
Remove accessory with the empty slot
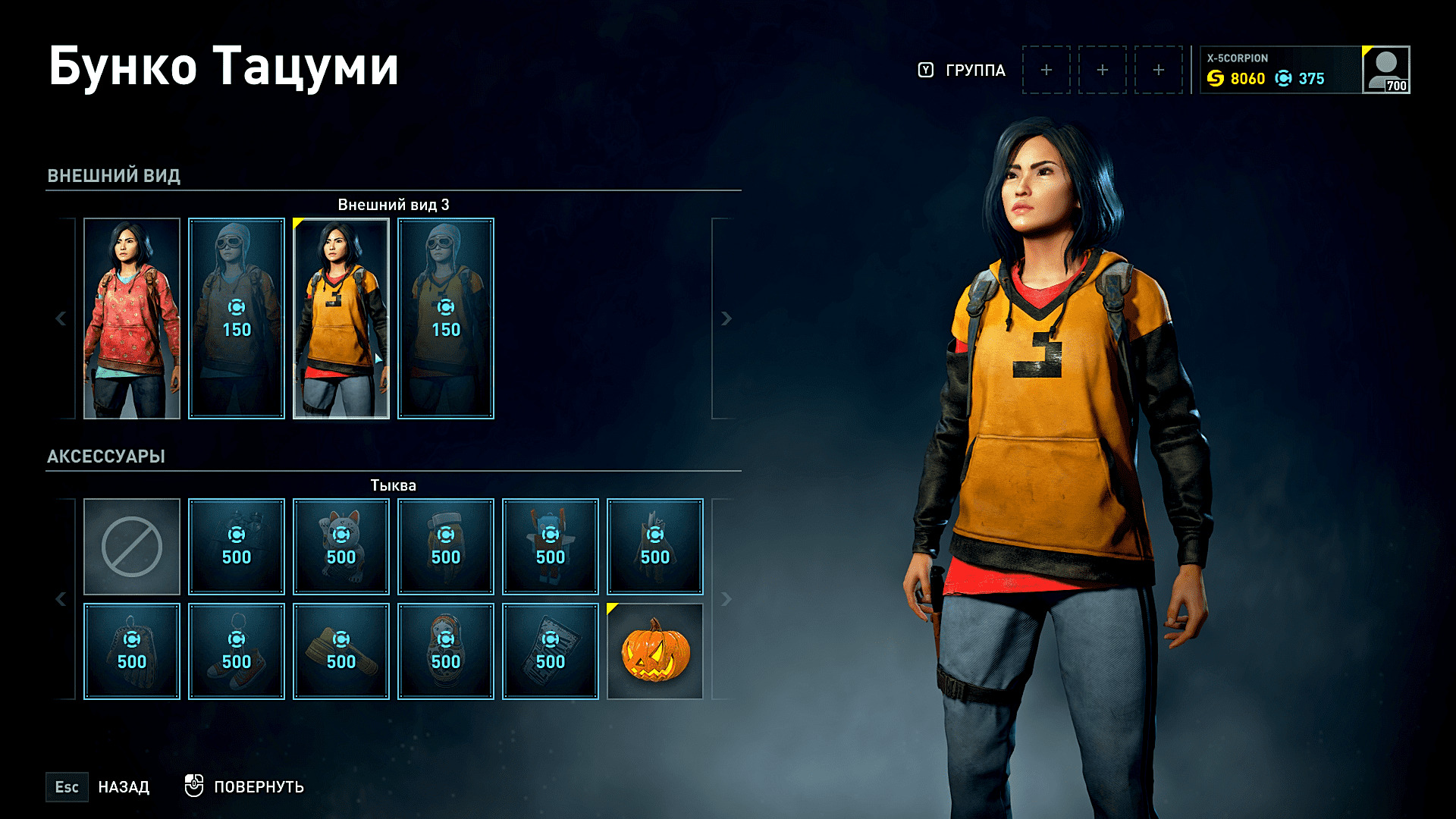tap(132, 547)
